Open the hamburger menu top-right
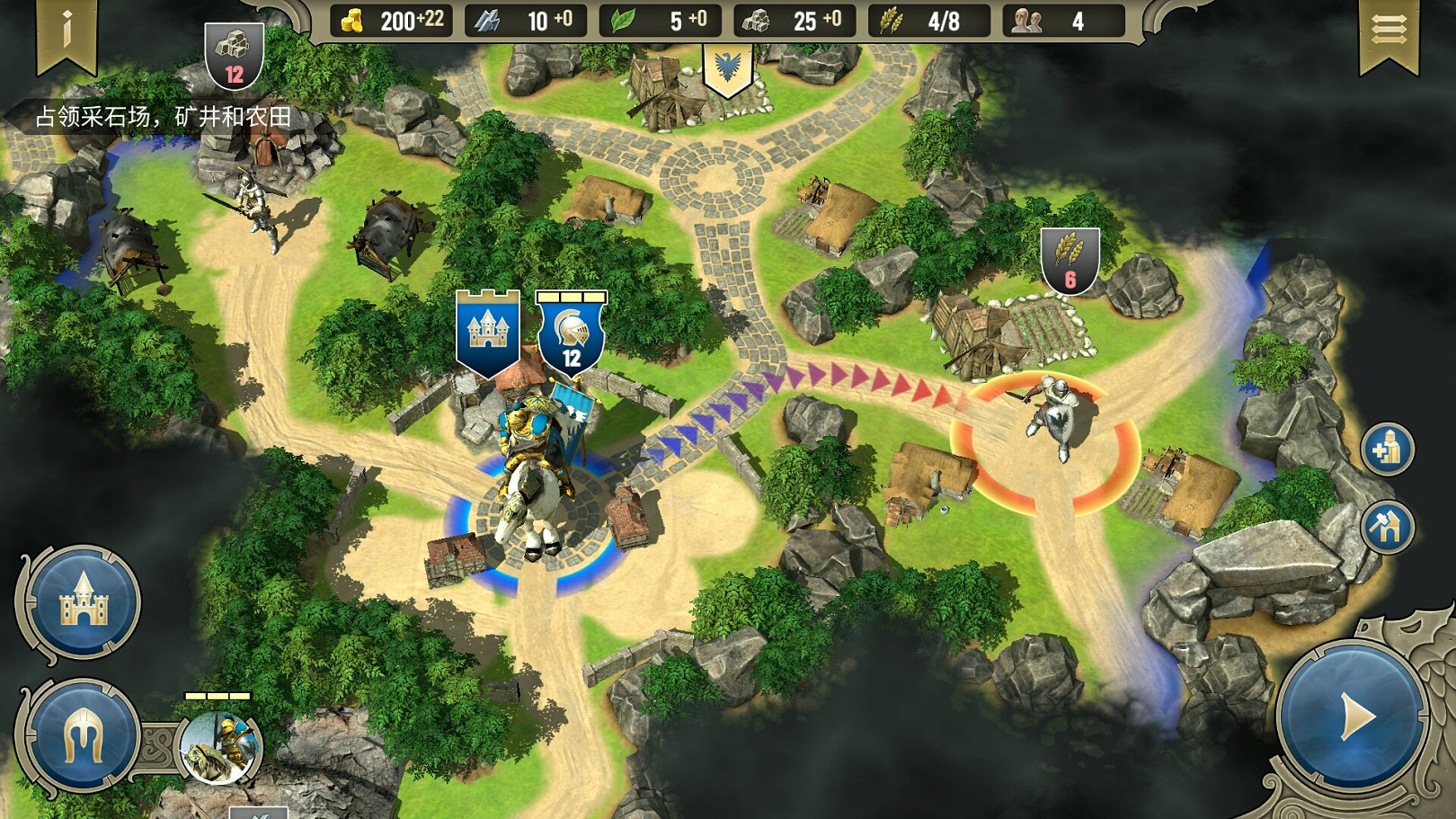1456x819 pixels. [x=1389, y=29]
